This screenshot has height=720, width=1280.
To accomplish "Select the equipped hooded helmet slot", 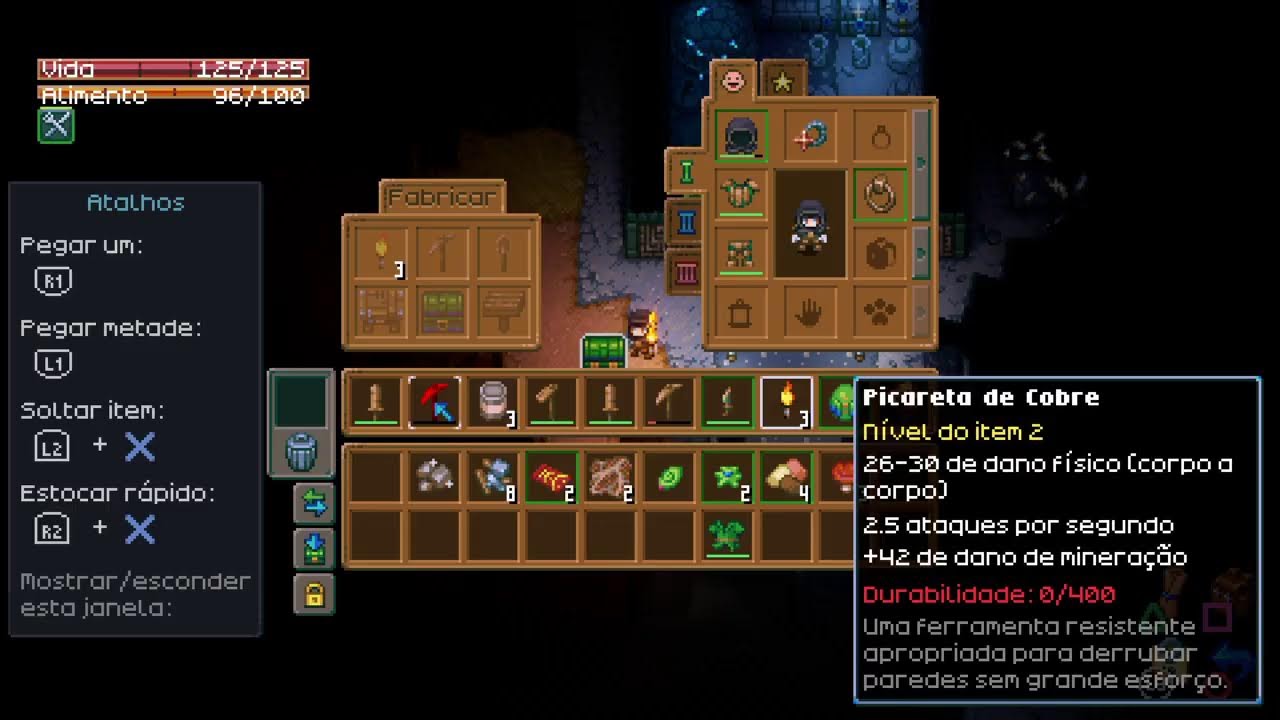I will (x=742, y=137).
